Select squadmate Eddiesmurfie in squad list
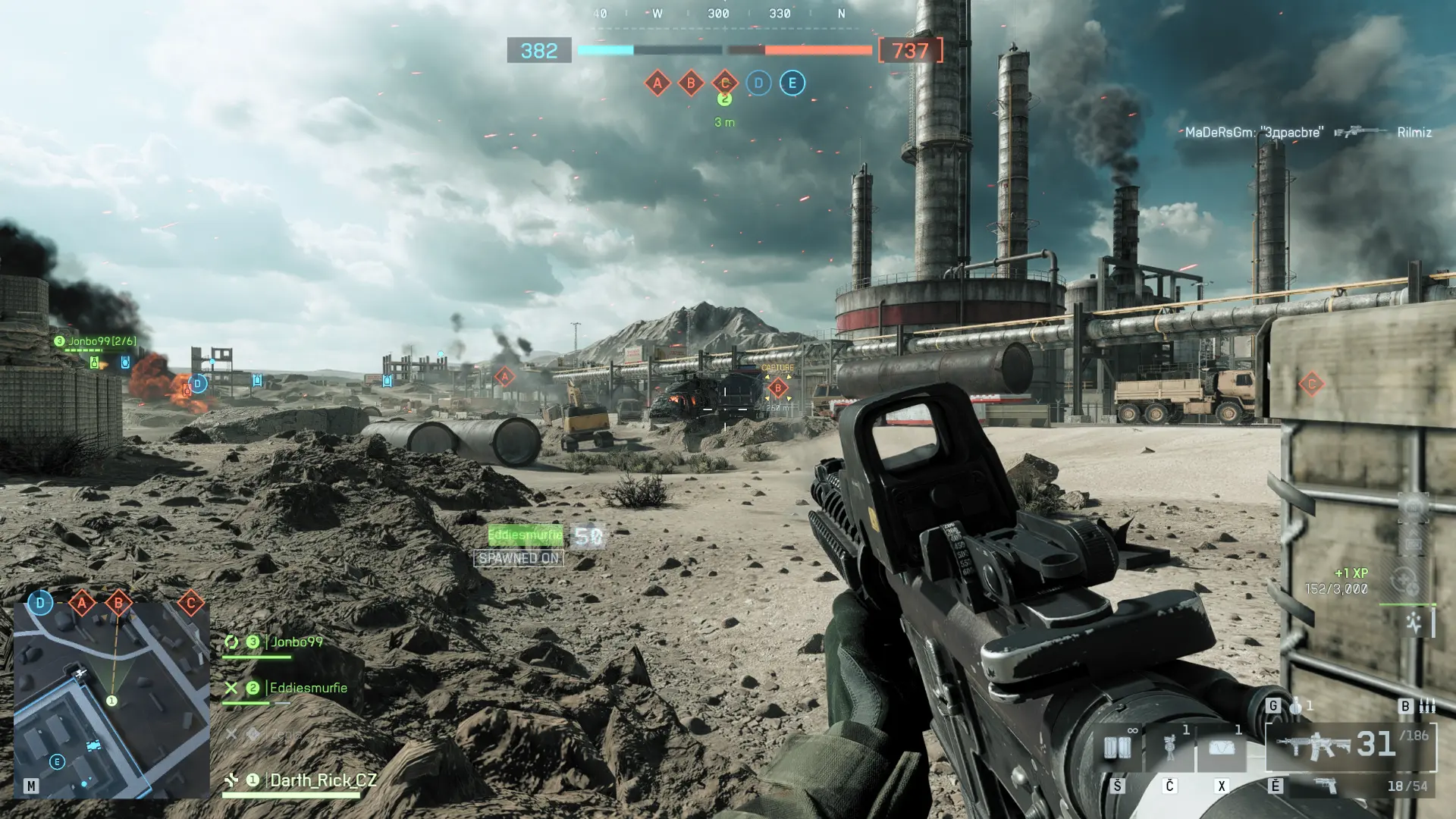Screen dimensions: 1456x819 (x=308, y=688)
